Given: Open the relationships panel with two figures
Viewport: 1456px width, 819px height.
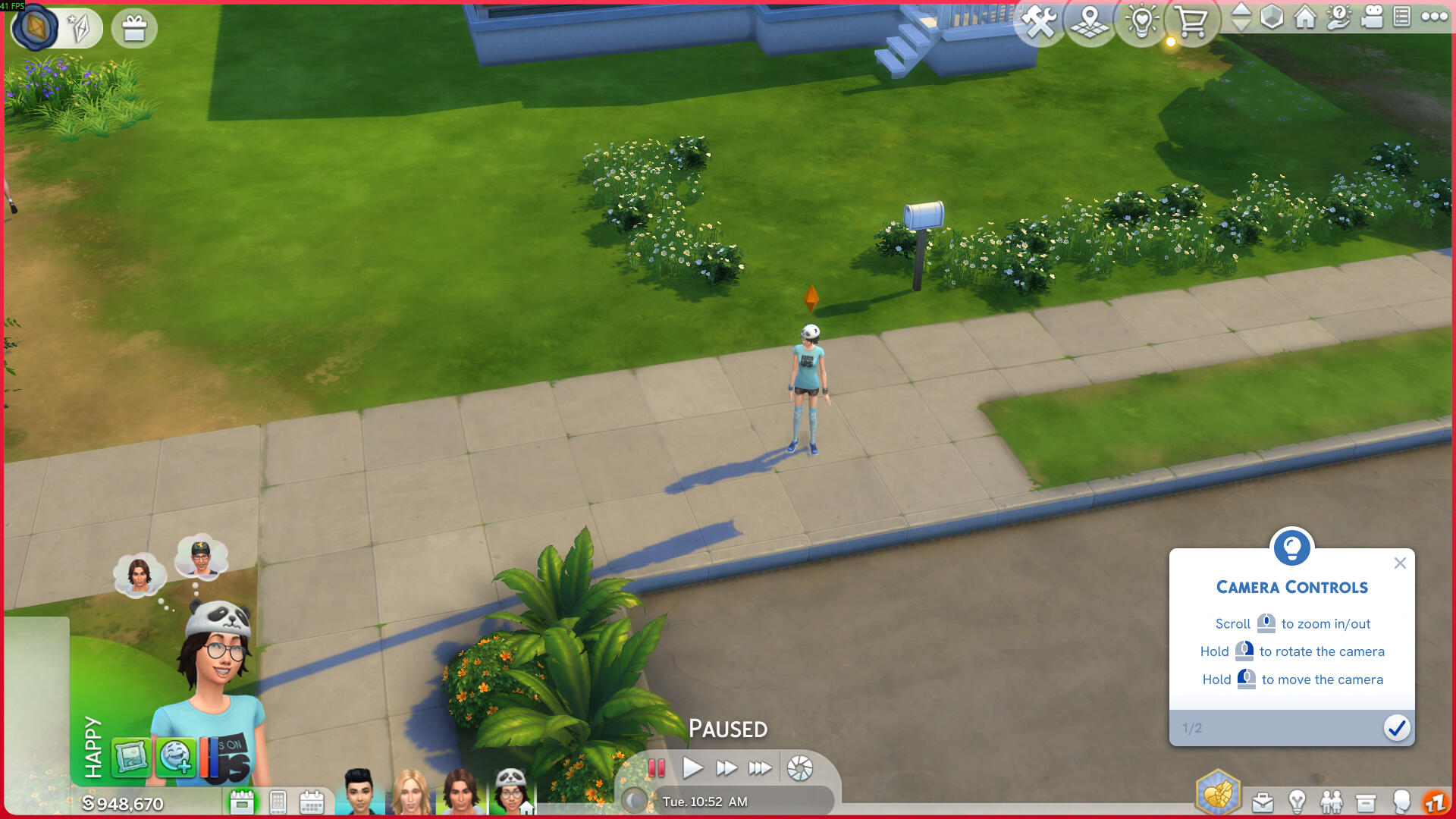Looking at the screenshot, I should [x=1331, y=802].
